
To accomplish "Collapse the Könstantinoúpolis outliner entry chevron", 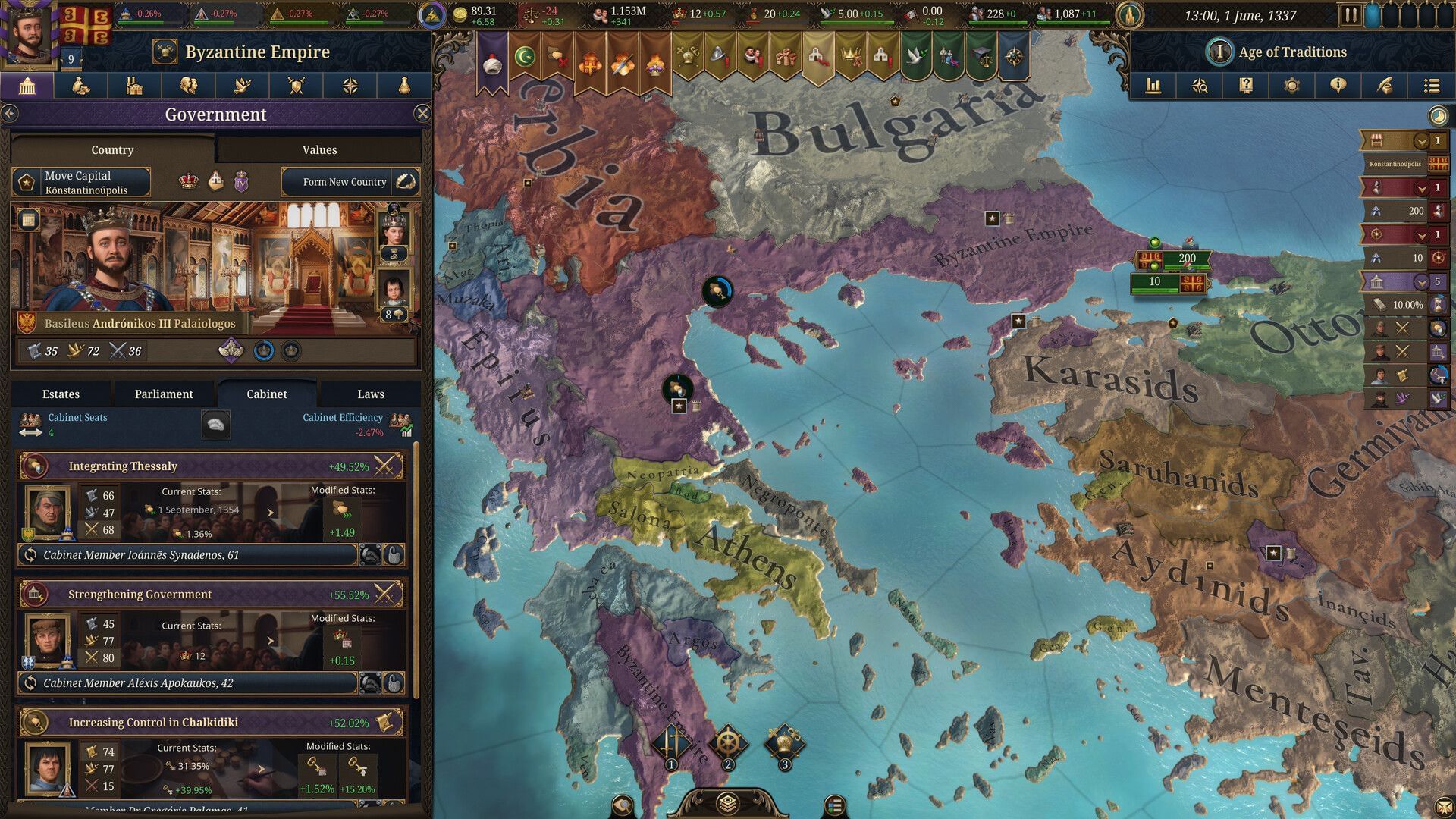I will [x=1422, y=141].
